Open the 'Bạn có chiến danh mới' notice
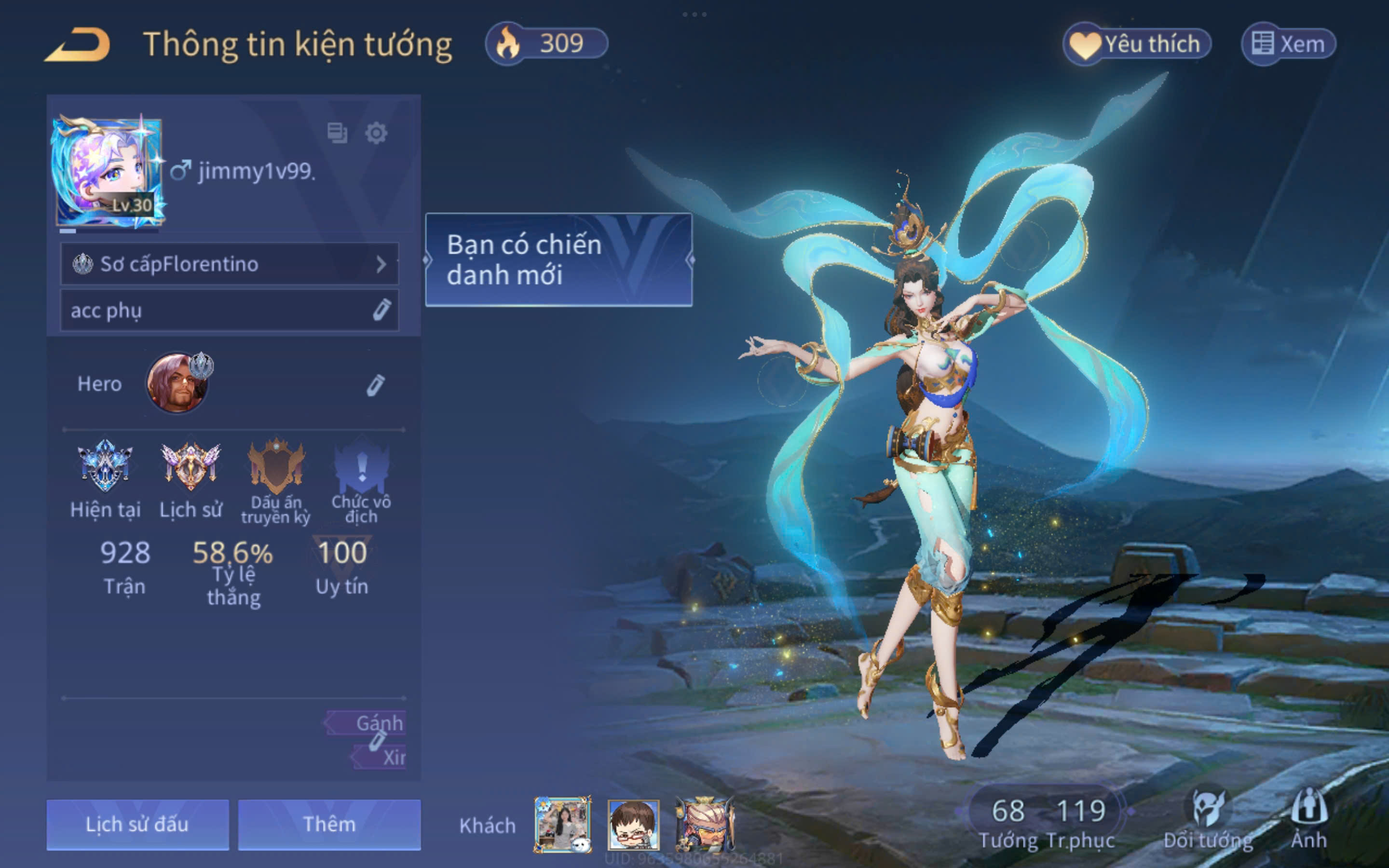 [558, 259]
